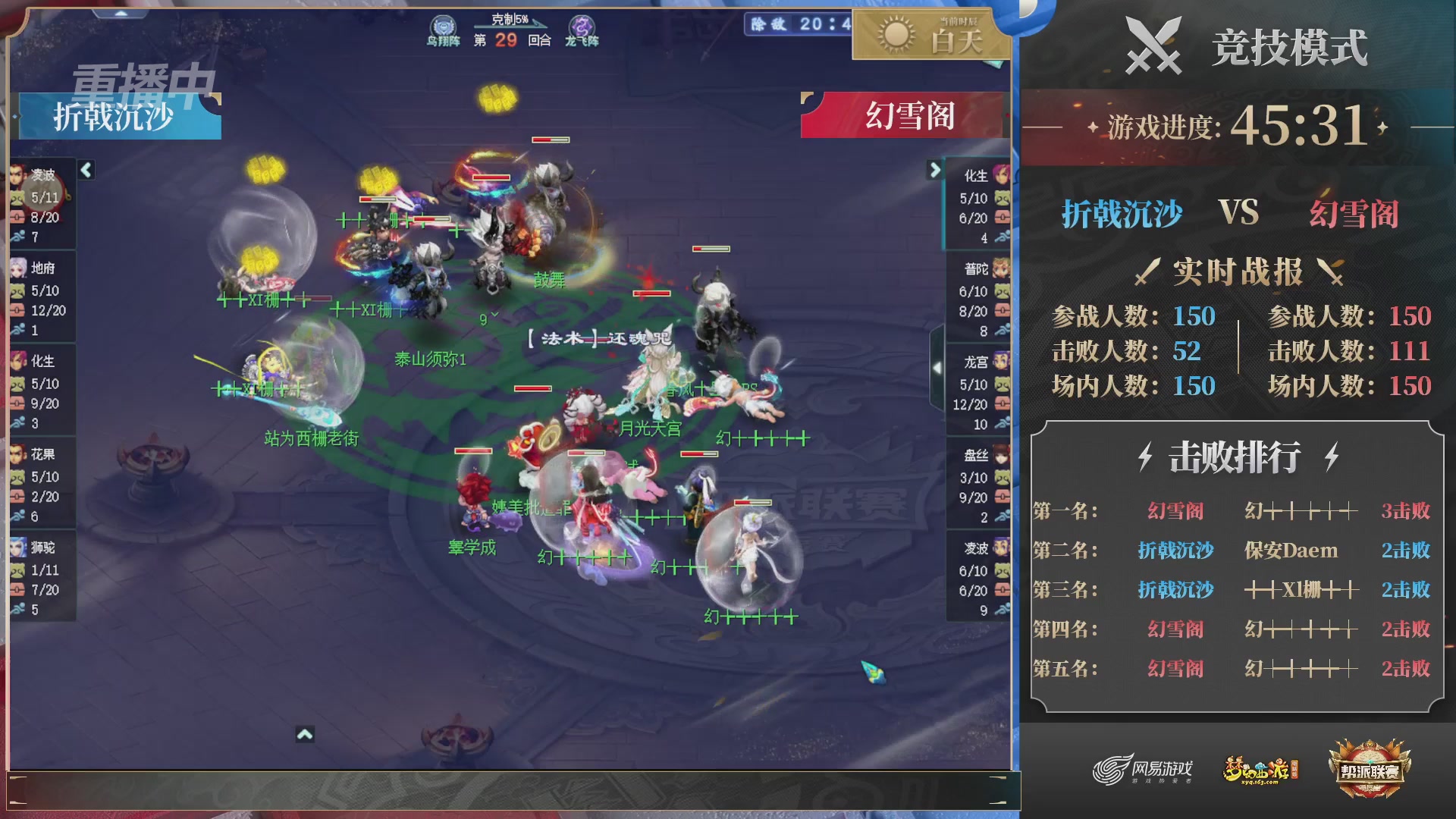Collapse the left team panel with the arrow
The height and width of the screenshot is (819, 1456).
[x=86, y=171]
